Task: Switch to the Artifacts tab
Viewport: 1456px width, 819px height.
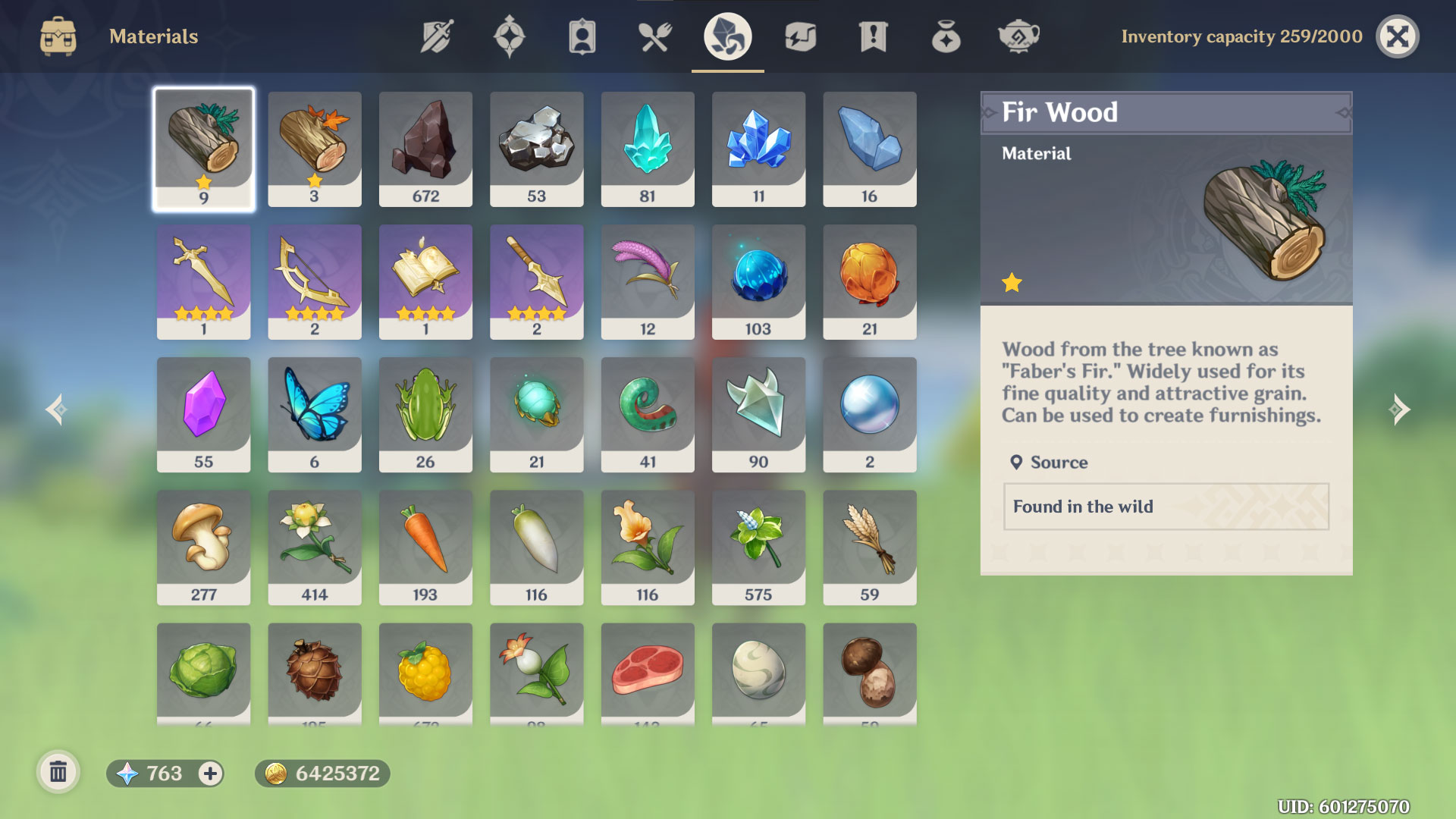Action: pos(510,36)
